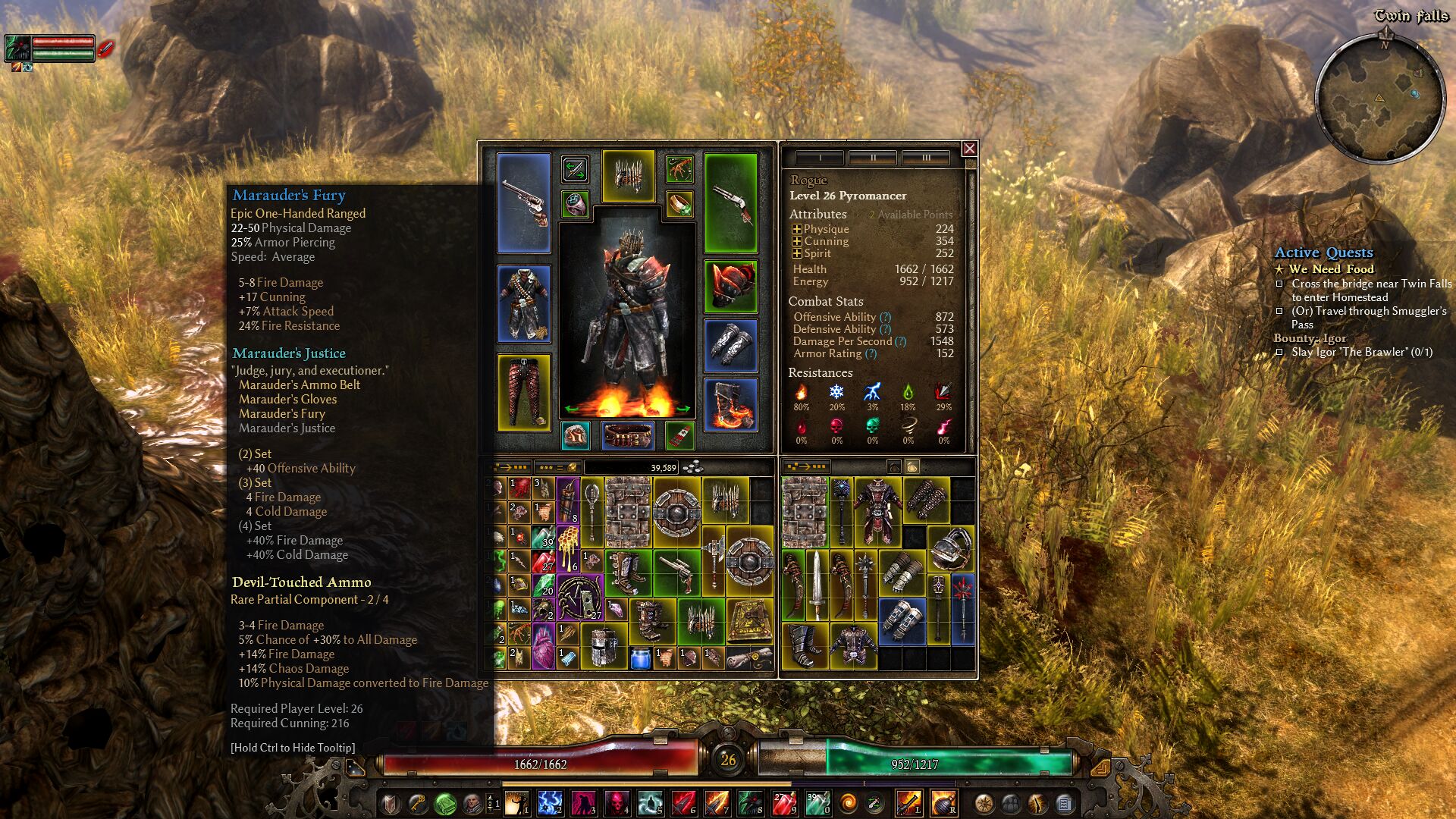Select the equipped revolver in the main hand
This screenshot has height=819, width=1456.
[523, 202]
